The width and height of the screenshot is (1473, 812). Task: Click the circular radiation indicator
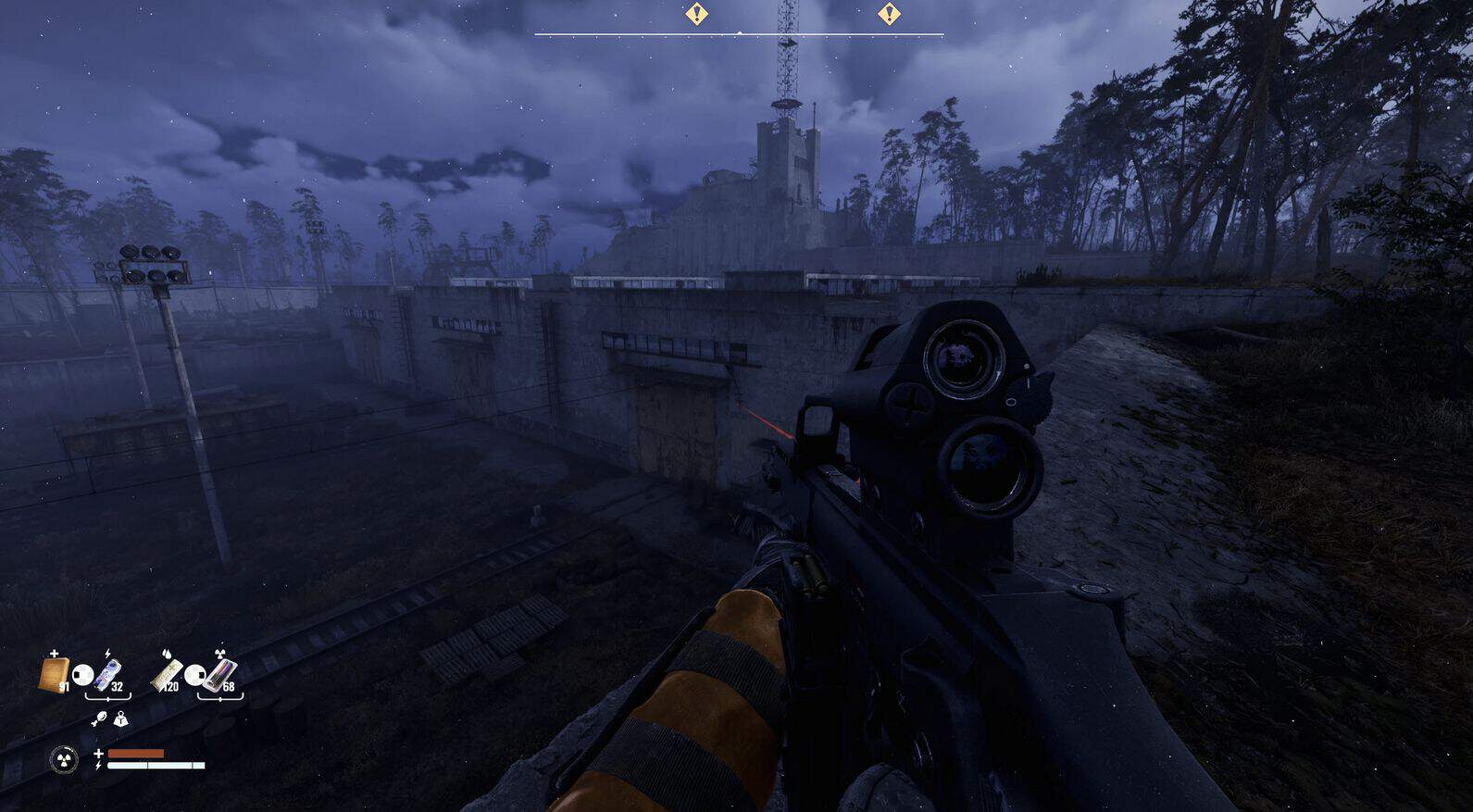coord(64,761)
